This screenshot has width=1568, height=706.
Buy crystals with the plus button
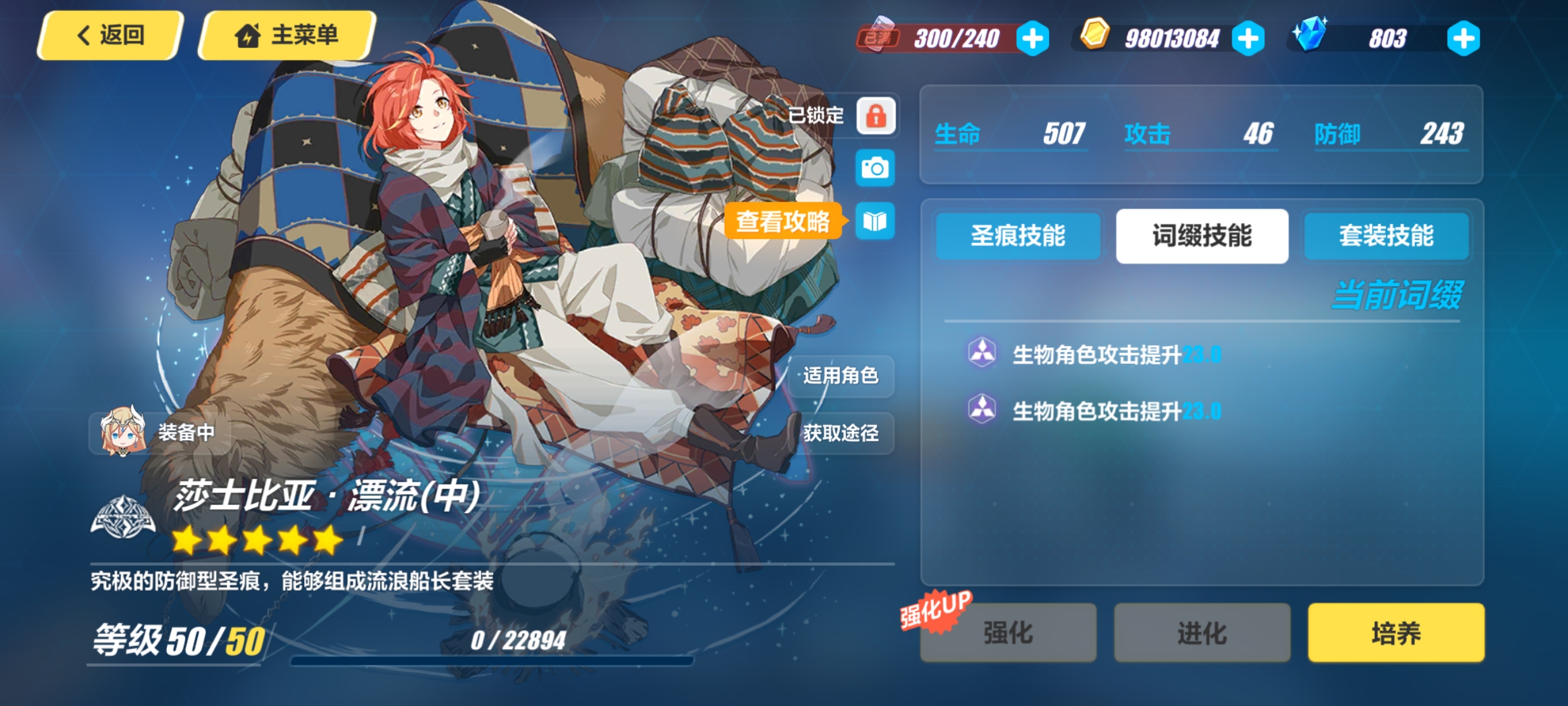[1463, 39]
